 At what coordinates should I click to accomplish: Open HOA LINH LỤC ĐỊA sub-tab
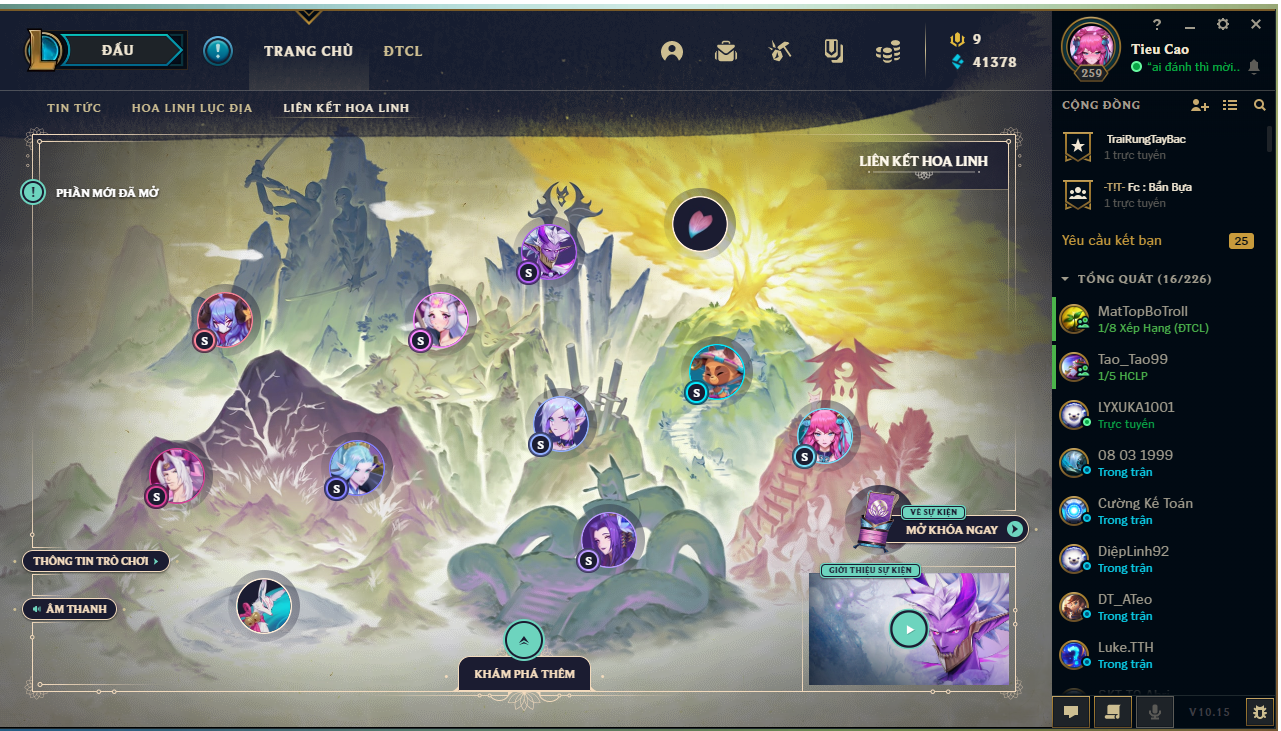[x=192, y=108]
